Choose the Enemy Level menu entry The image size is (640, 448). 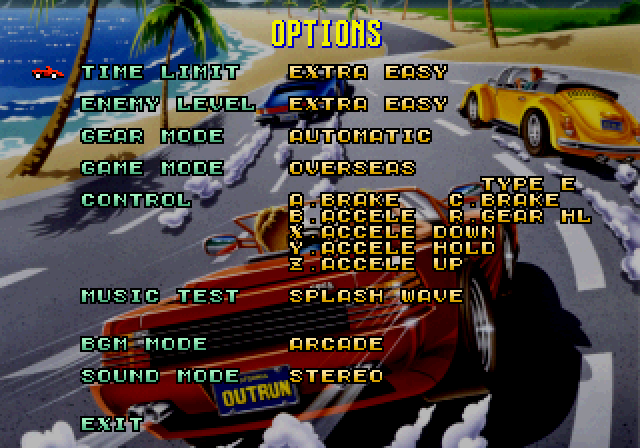tap(167, 104)
